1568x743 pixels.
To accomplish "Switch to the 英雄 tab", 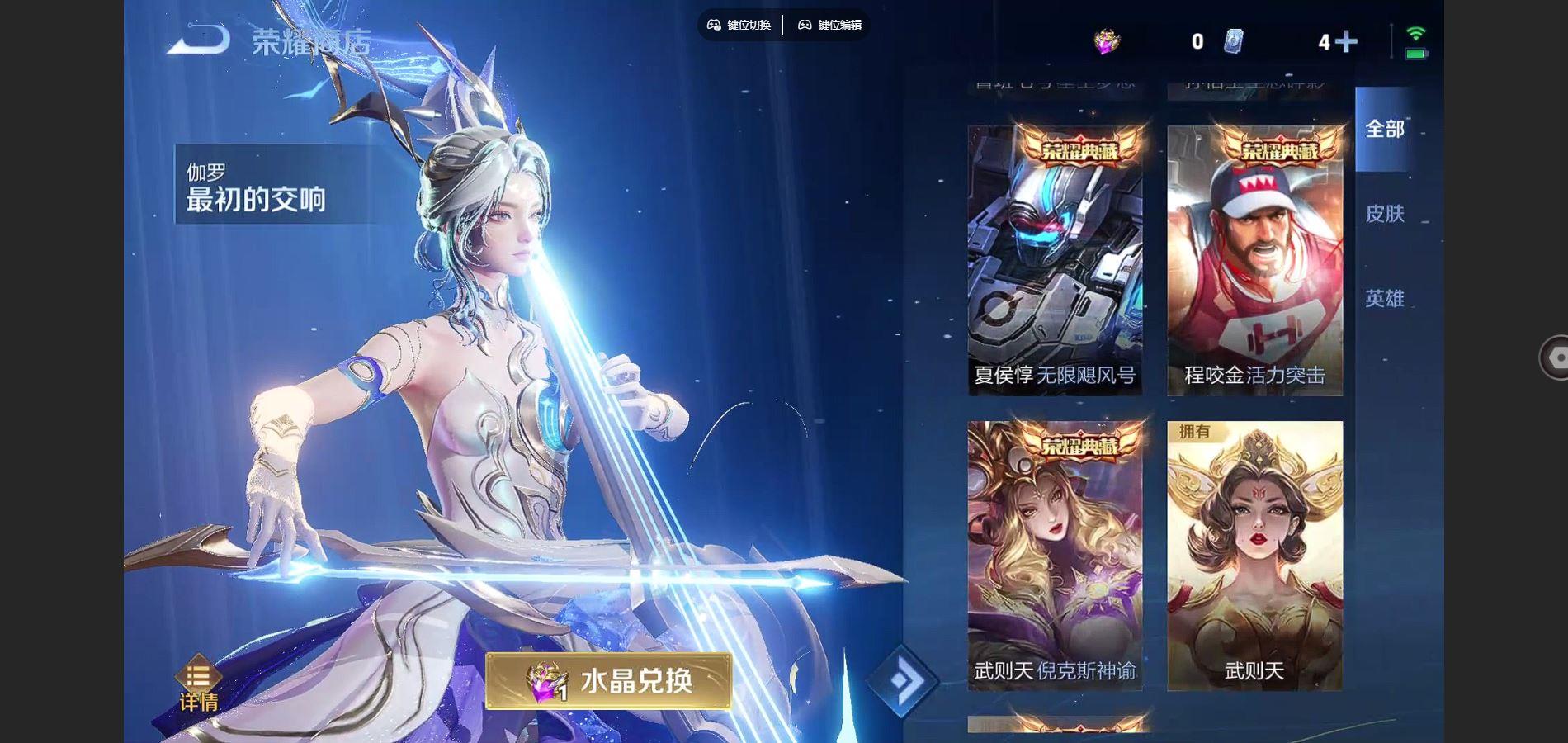I will point(1387,299).
